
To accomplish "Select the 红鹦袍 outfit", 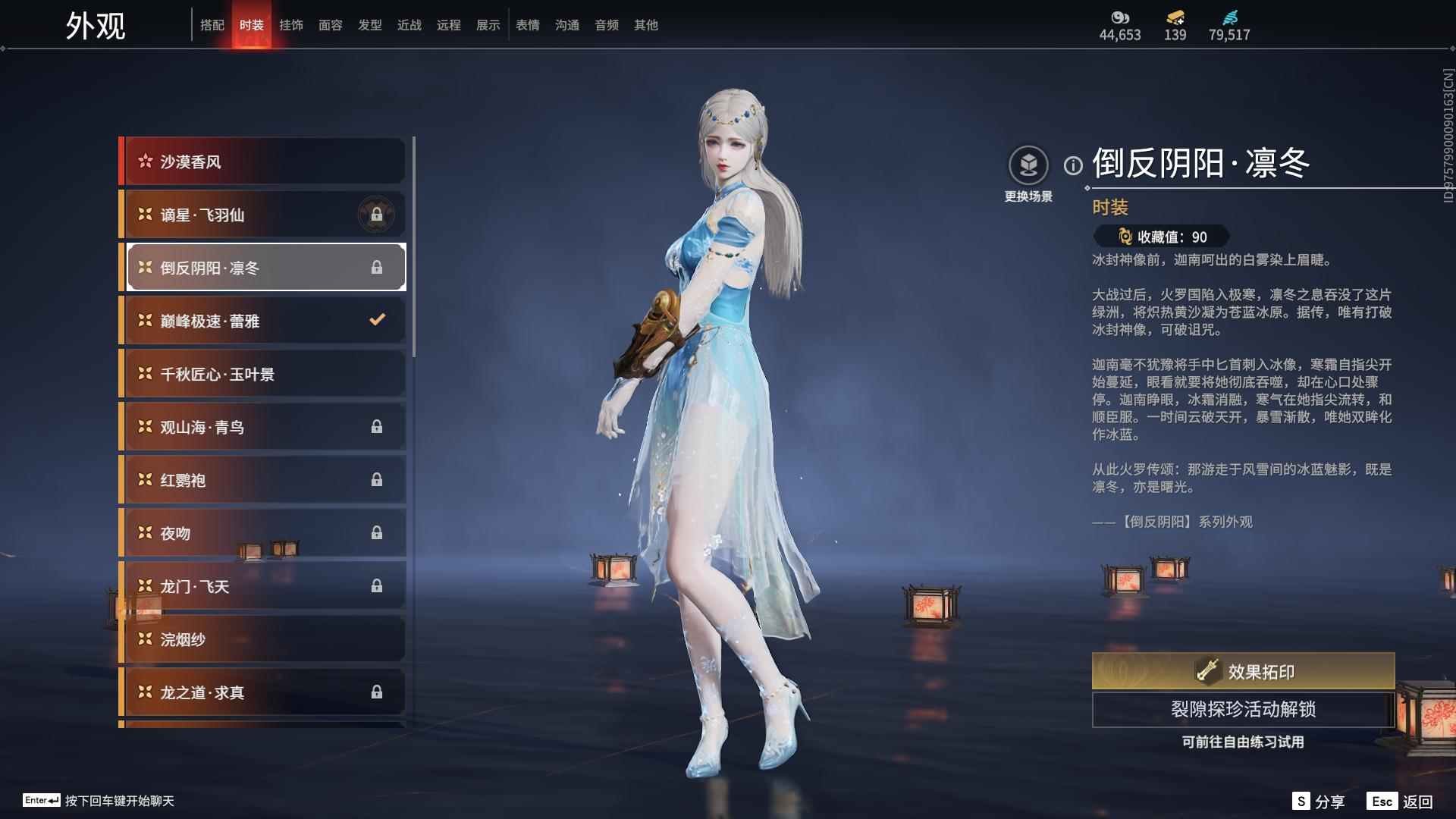I will [x=250, y=479].
